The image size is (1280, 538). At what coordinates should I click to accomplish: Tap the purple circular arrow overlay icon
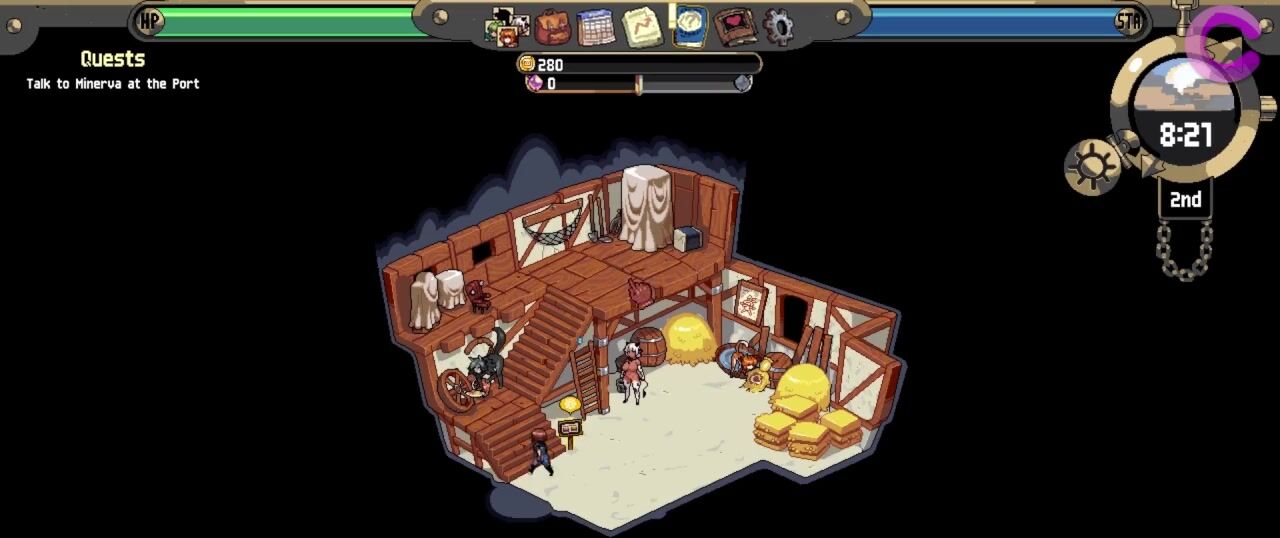[1223, 45]
